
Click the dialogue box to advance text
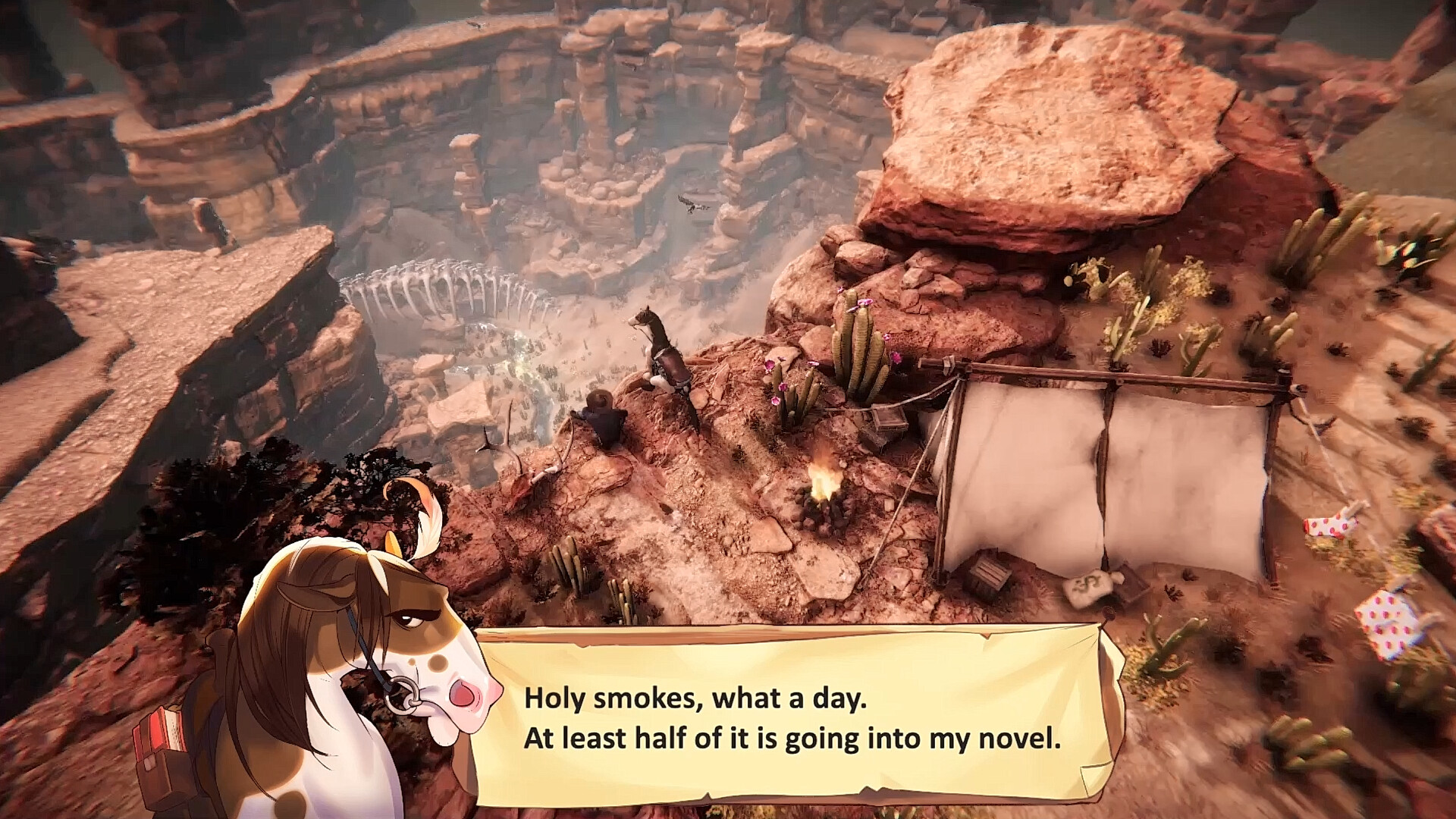click(x=796, y=717)
